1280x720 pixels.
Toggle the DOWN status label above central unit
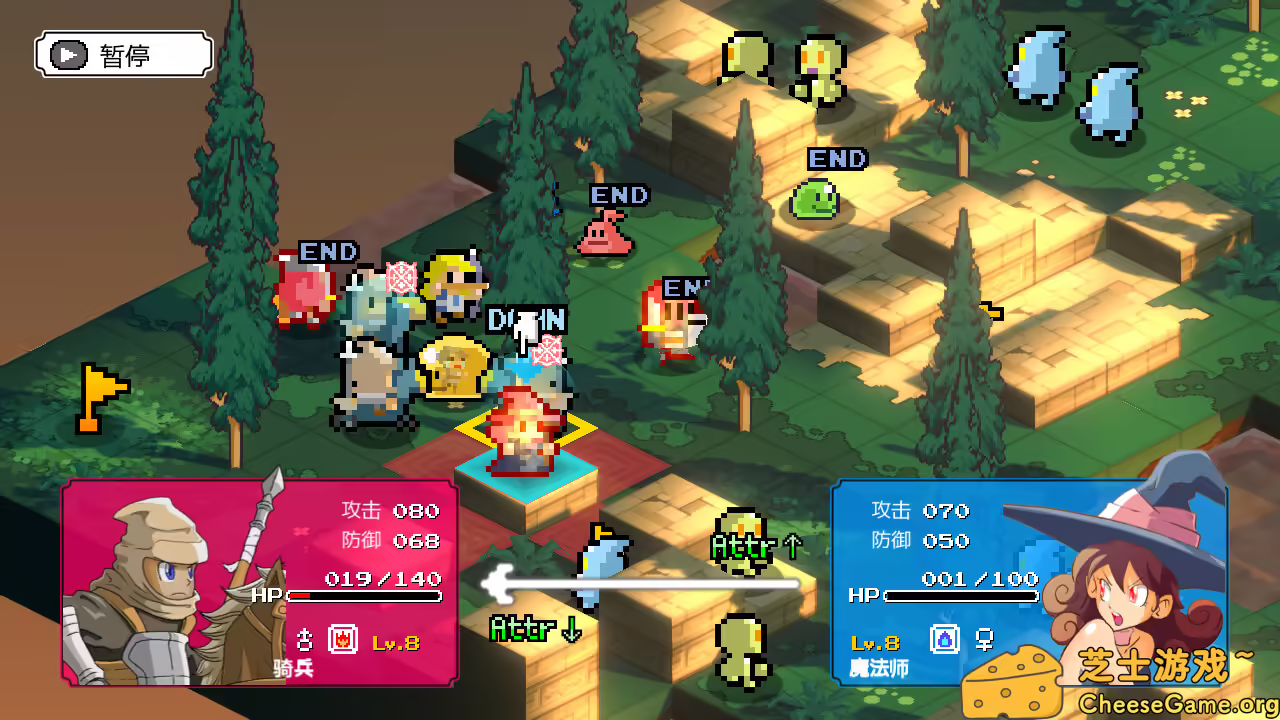click(527, 320)
